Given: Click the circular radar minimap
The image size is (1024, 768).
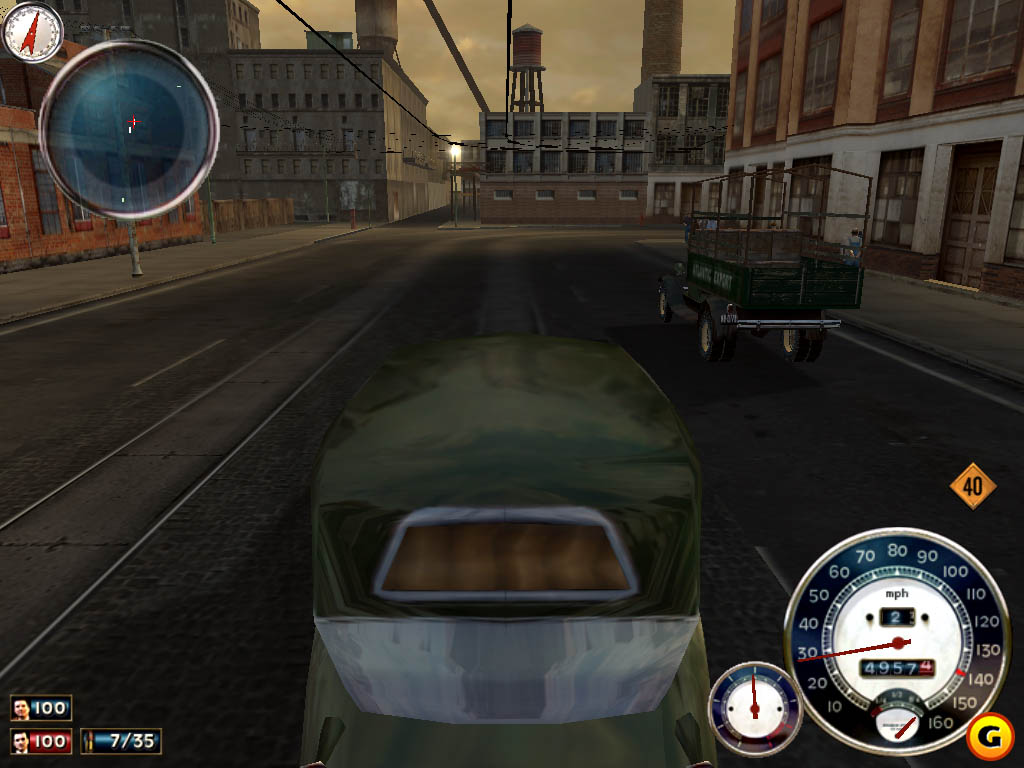Looking at the screenshot, I should point(128,128).
